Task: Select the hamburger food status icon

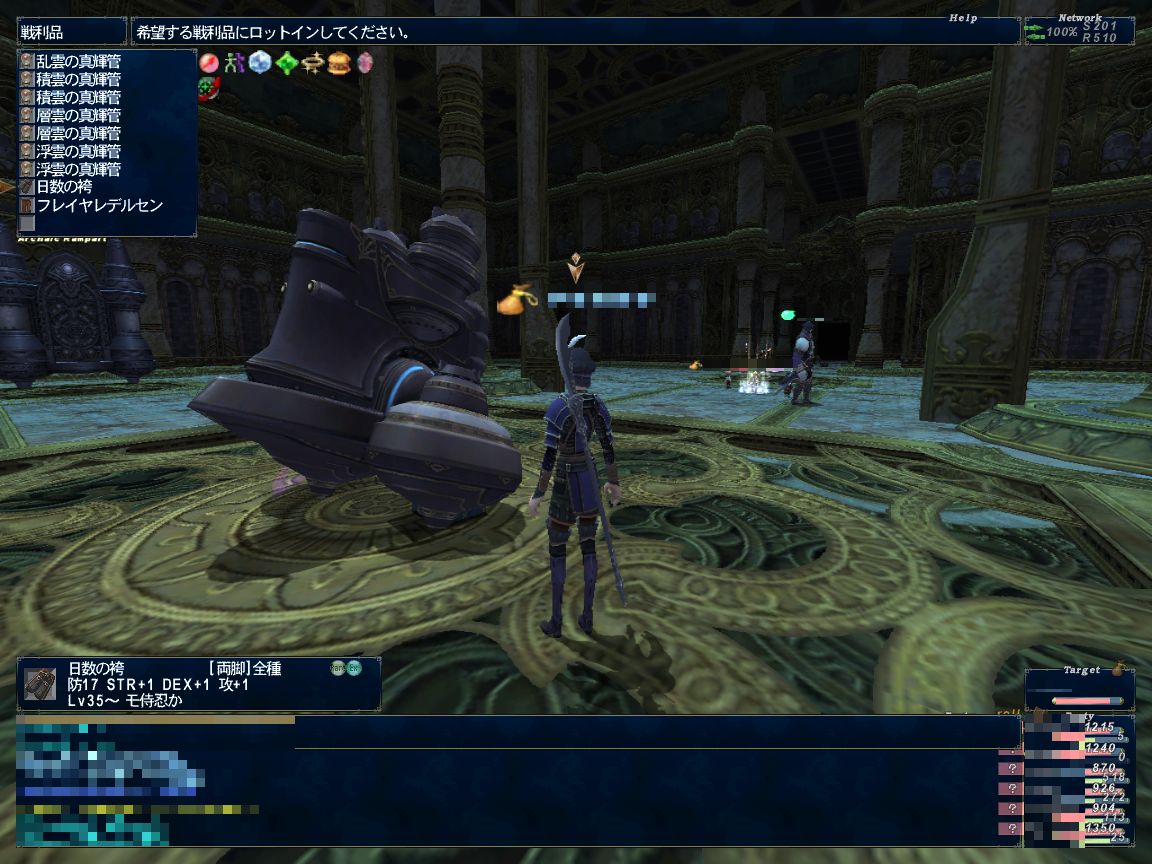Action: tap(339, 63)
